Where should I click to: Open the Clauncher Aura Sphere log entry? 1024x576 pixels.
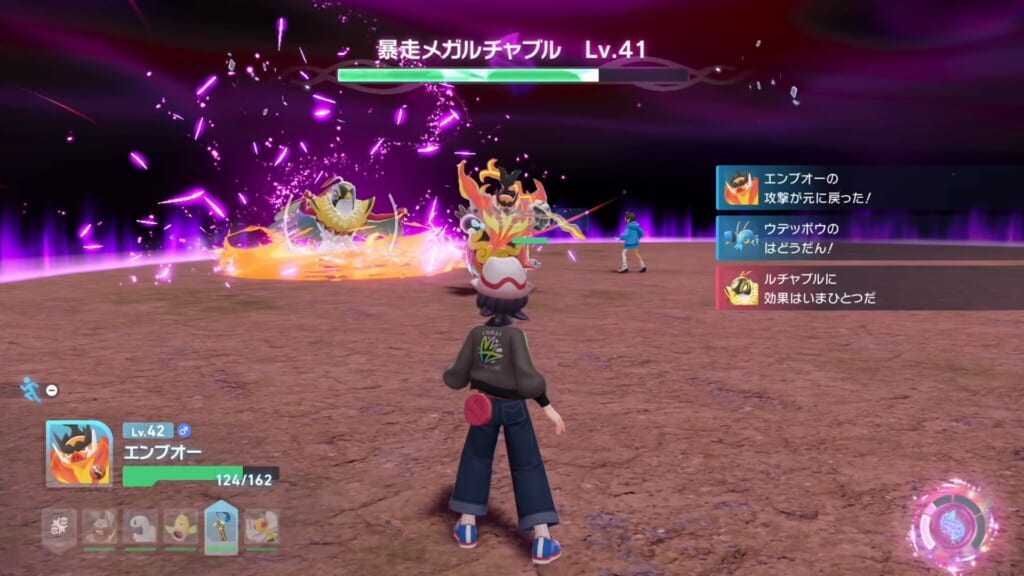868,238
